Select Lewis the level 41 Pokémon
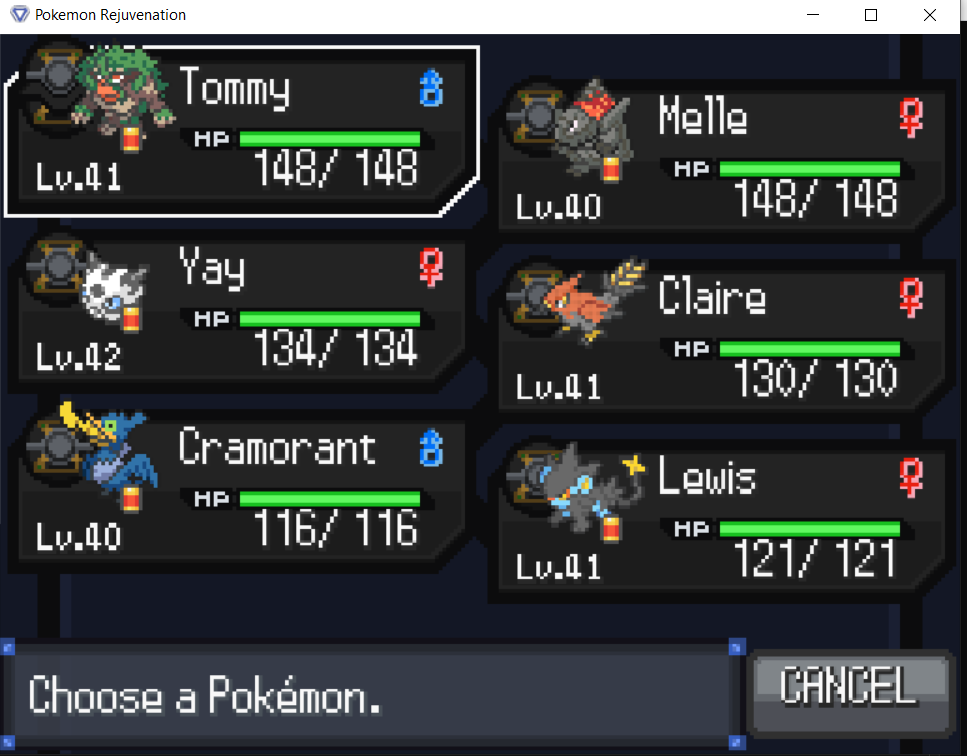The image size is (967, 756). point(720,522)
